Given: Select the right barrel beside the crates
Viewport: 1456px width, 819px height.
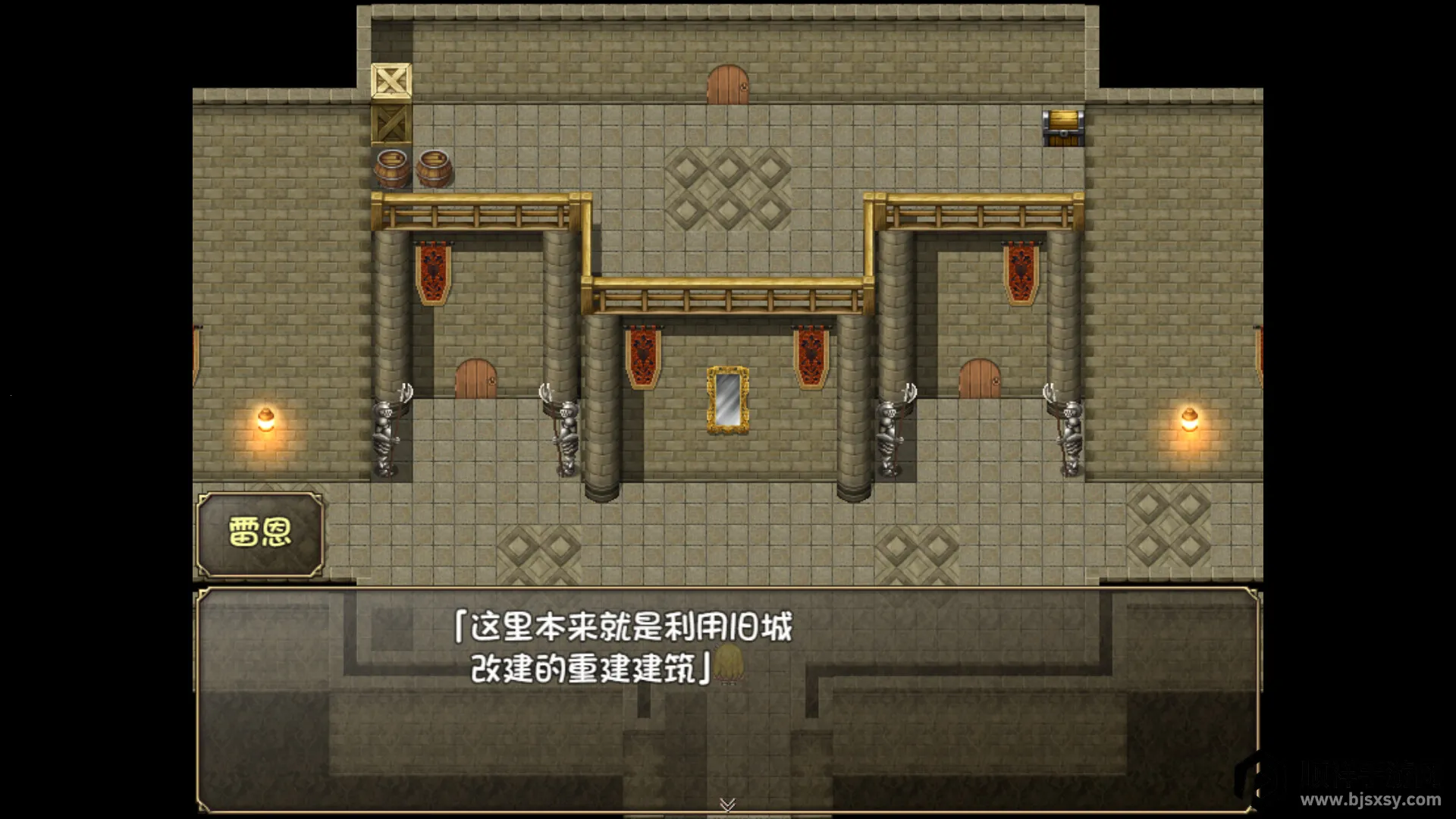Looking at the screenshot, I should pyautogui.click(x=433, y=166).
